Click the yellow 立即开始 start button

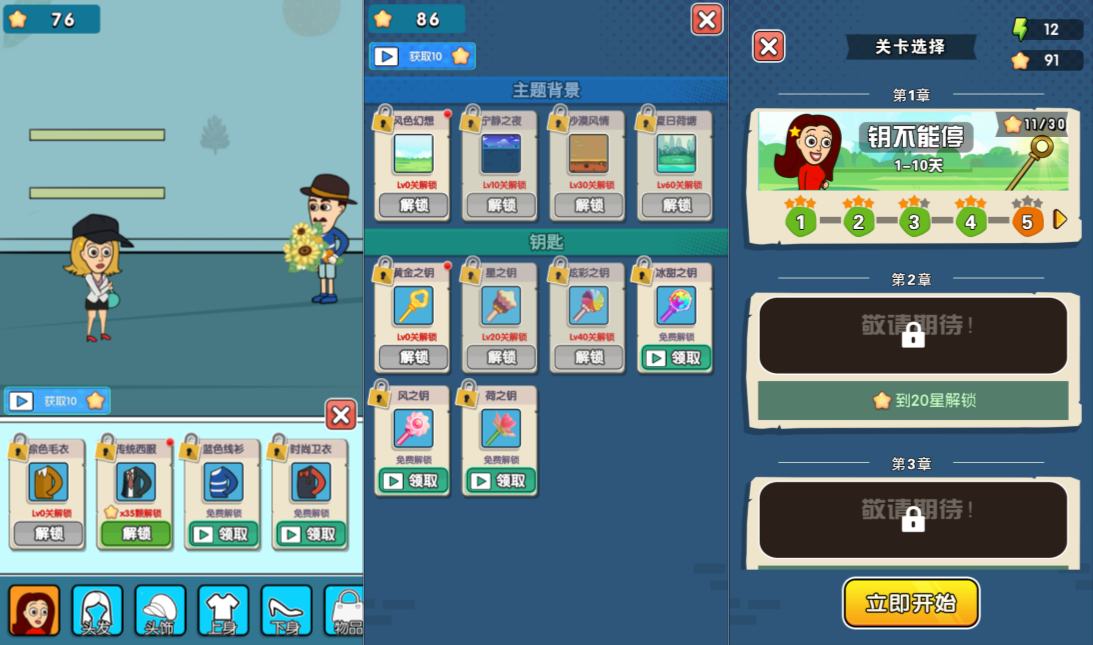coord(910,603)
